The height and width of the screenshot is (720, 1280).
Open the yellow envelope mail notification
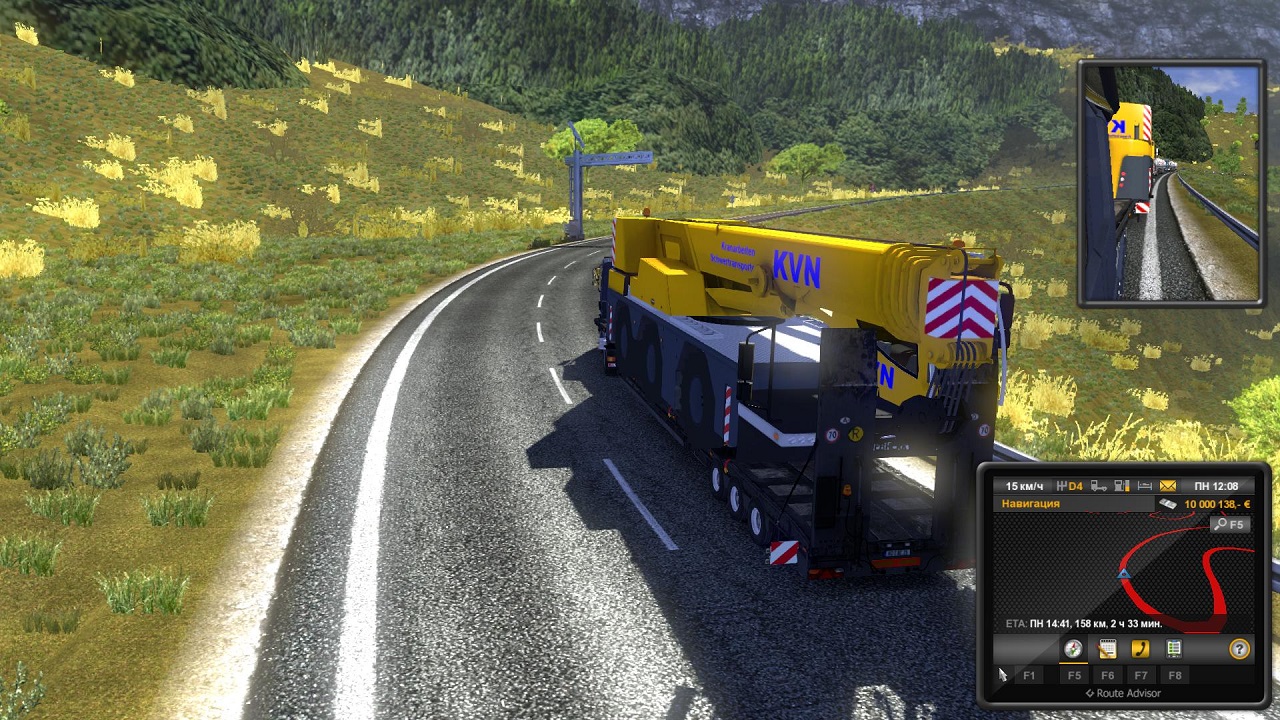coord(1167,486)
